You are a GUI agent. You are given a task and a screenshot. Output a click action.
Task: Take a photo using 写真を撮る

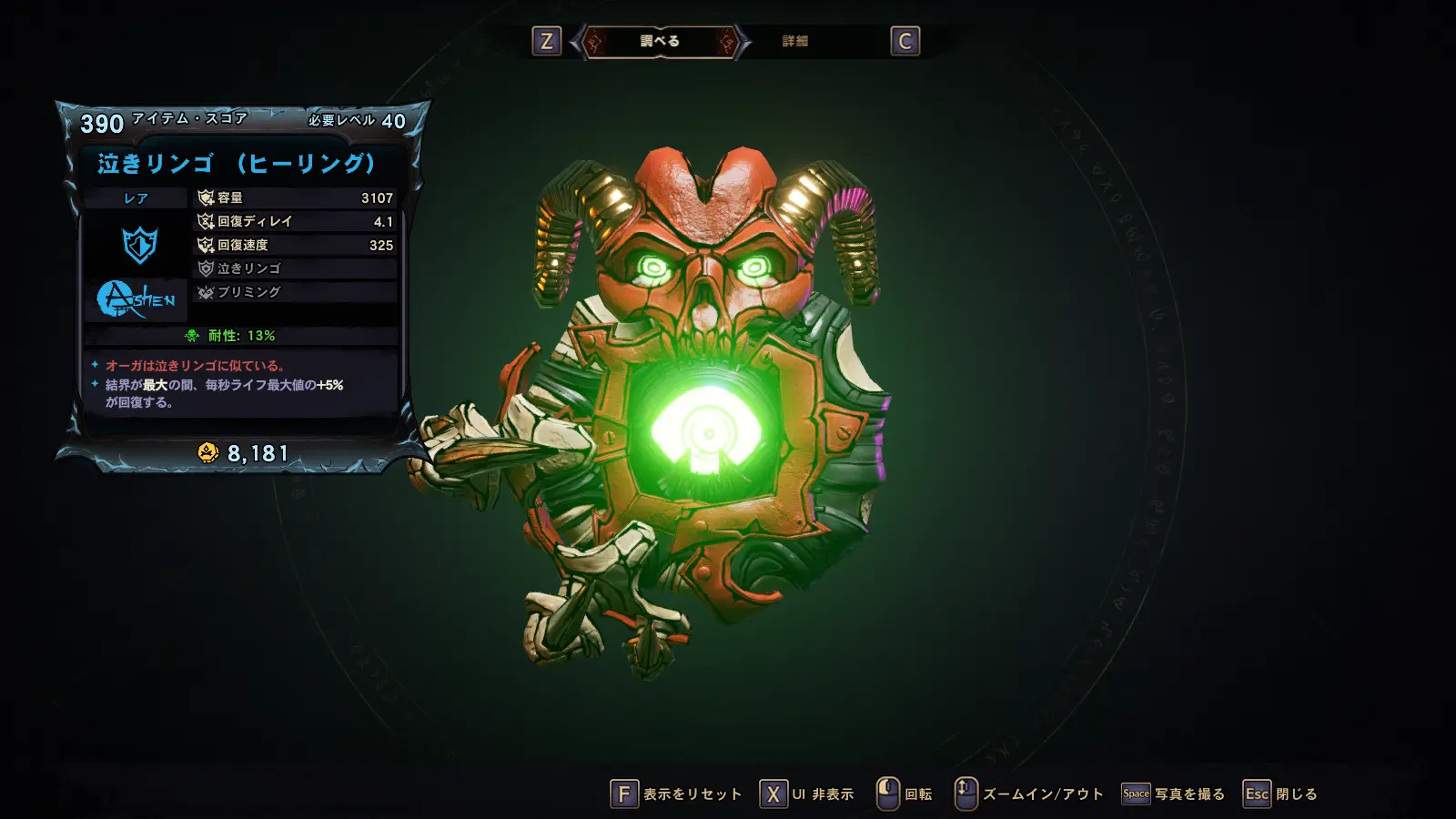pos(1173,794)
